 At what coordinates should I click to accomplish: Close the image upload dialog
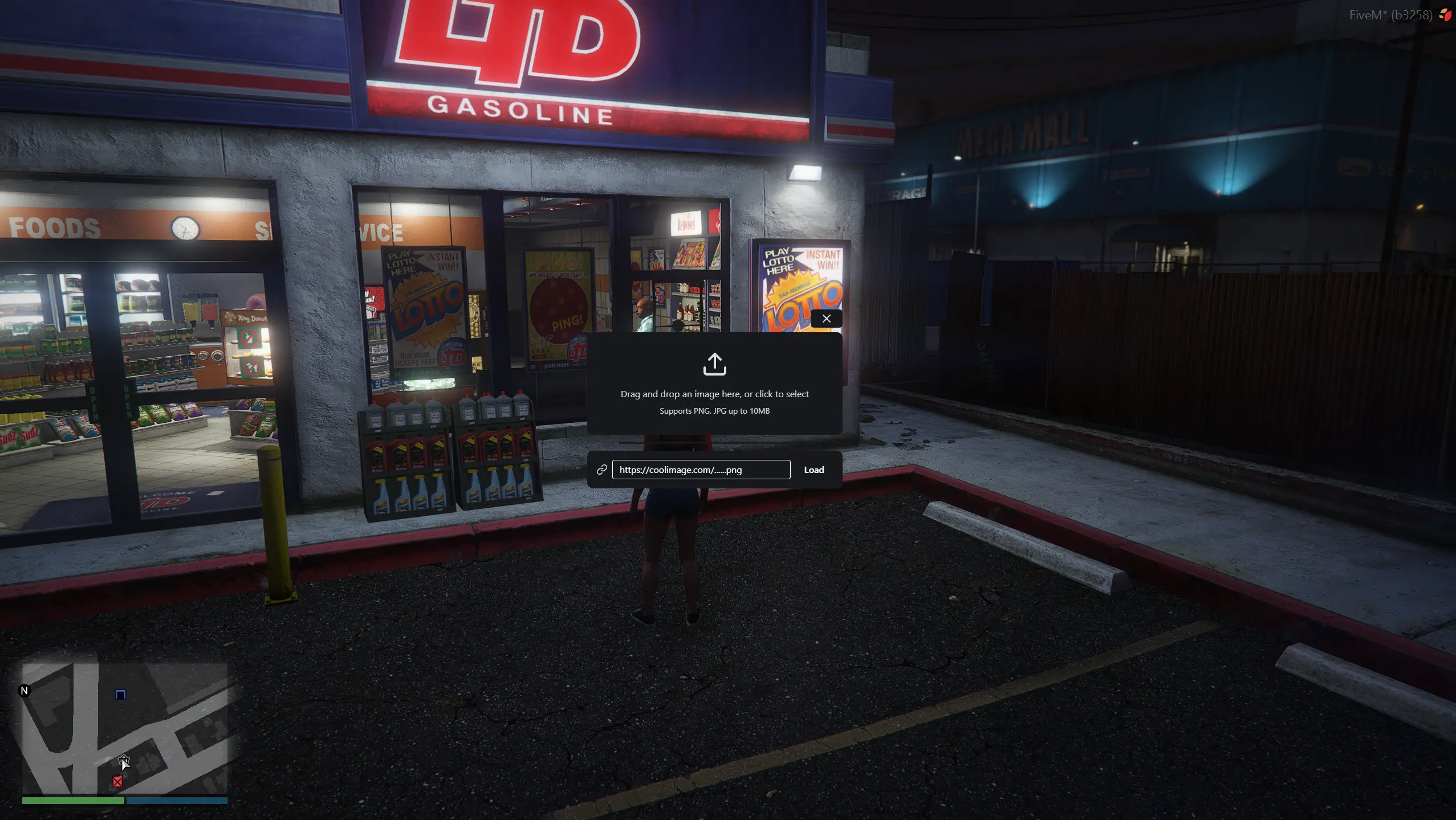[x=826, y=319]
